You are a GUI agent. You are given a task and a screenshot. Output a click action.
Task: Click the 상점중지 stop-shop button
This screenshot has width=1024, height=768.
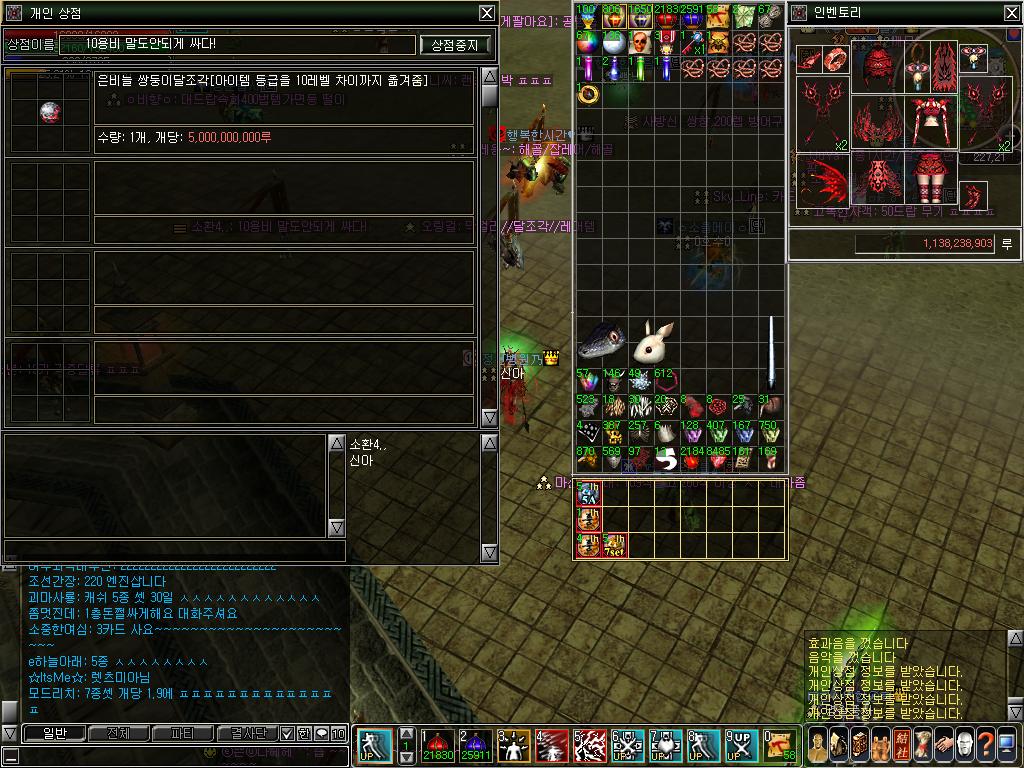pos(456,45)
